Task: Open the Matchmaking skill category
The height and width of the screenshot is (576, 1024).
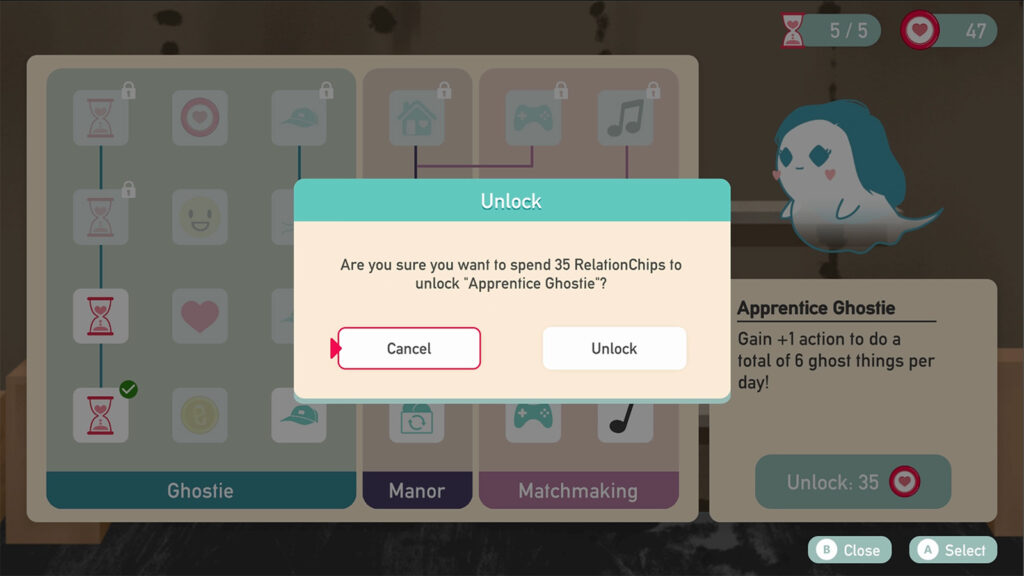Action: point(578,490)
